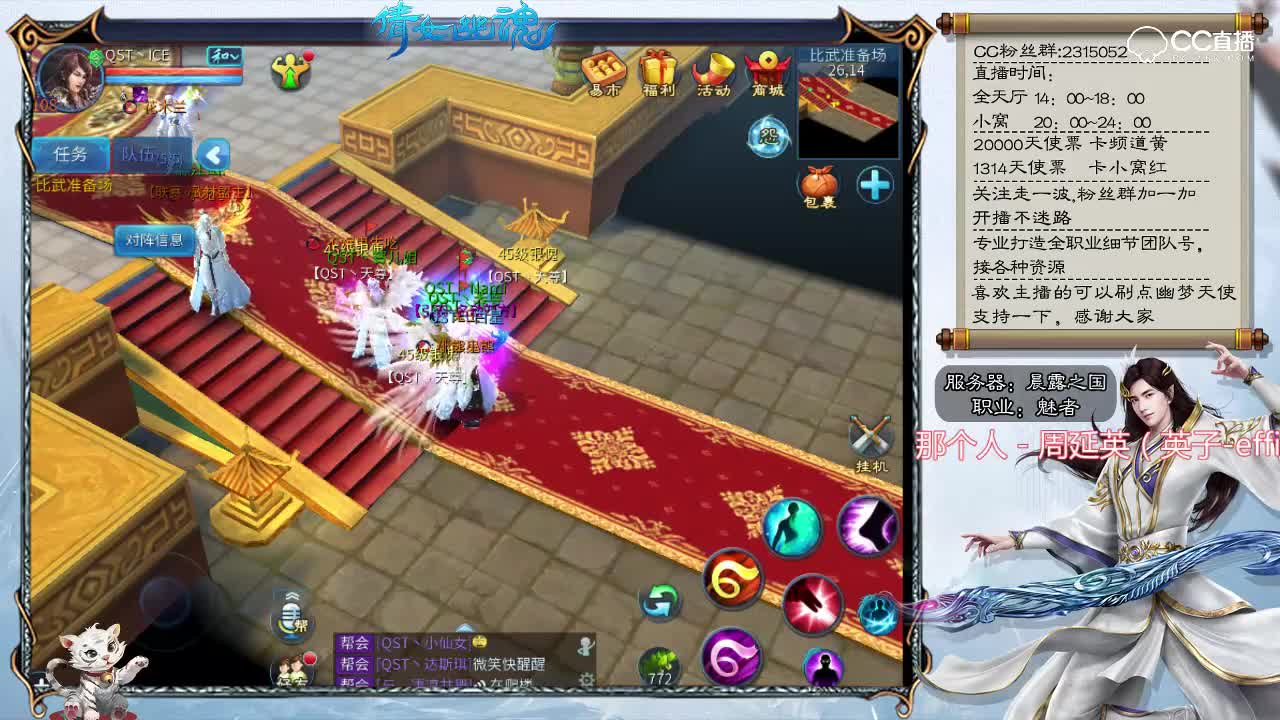The image size is (1280, 720).
Task: Open the 包裹 bag below the minimap
Action: (x=818, y=186)
